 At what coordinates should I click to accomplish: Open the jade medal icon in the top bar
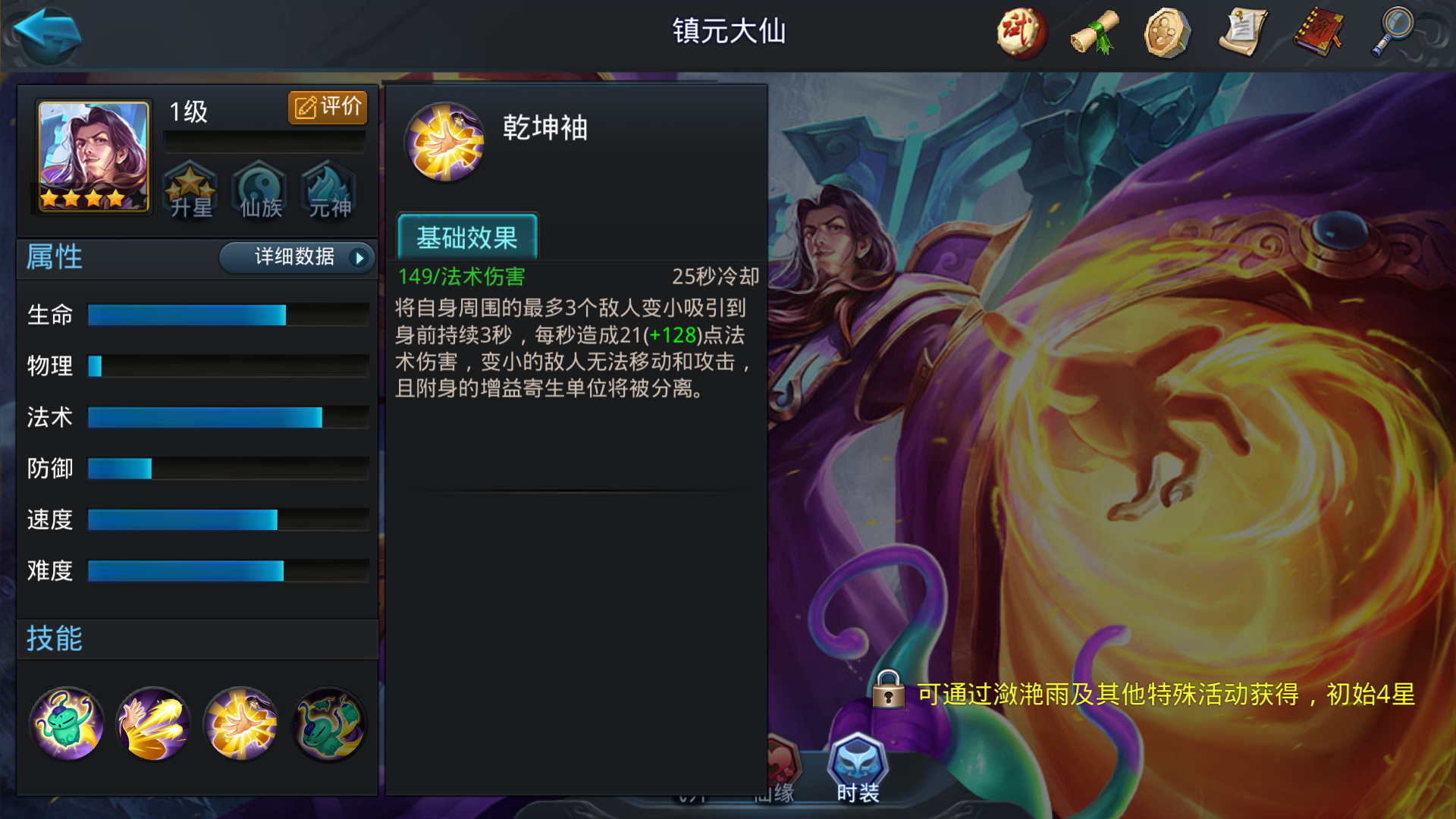(x=1169, y=33)
